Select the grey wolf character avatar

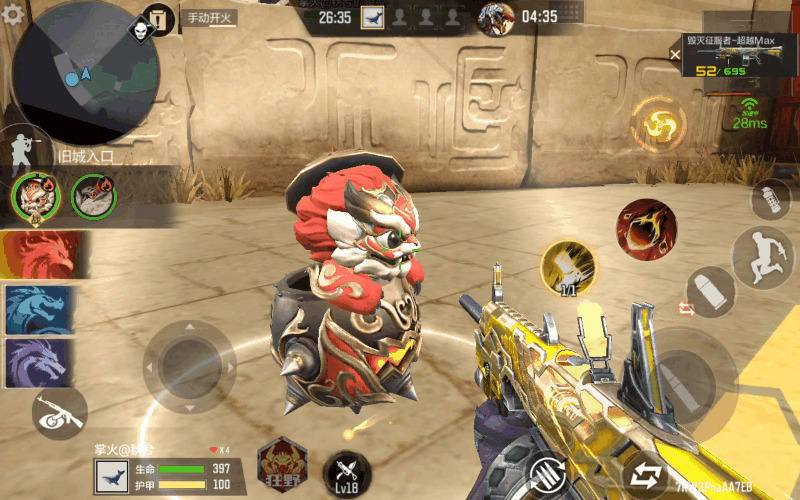[94, 196]
